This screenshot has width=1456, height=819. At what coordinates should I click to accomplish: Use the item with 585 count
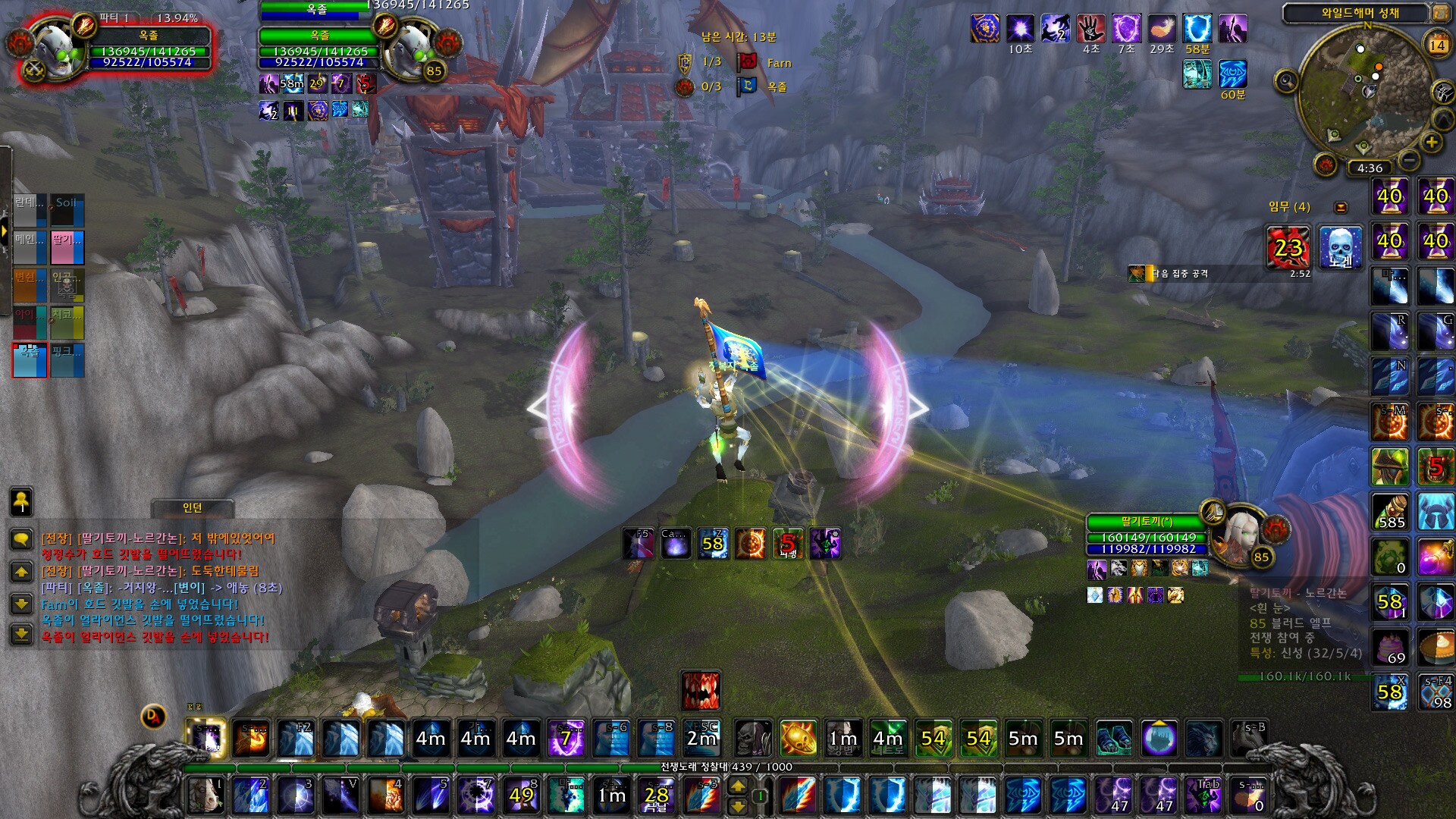point(1390,511)
